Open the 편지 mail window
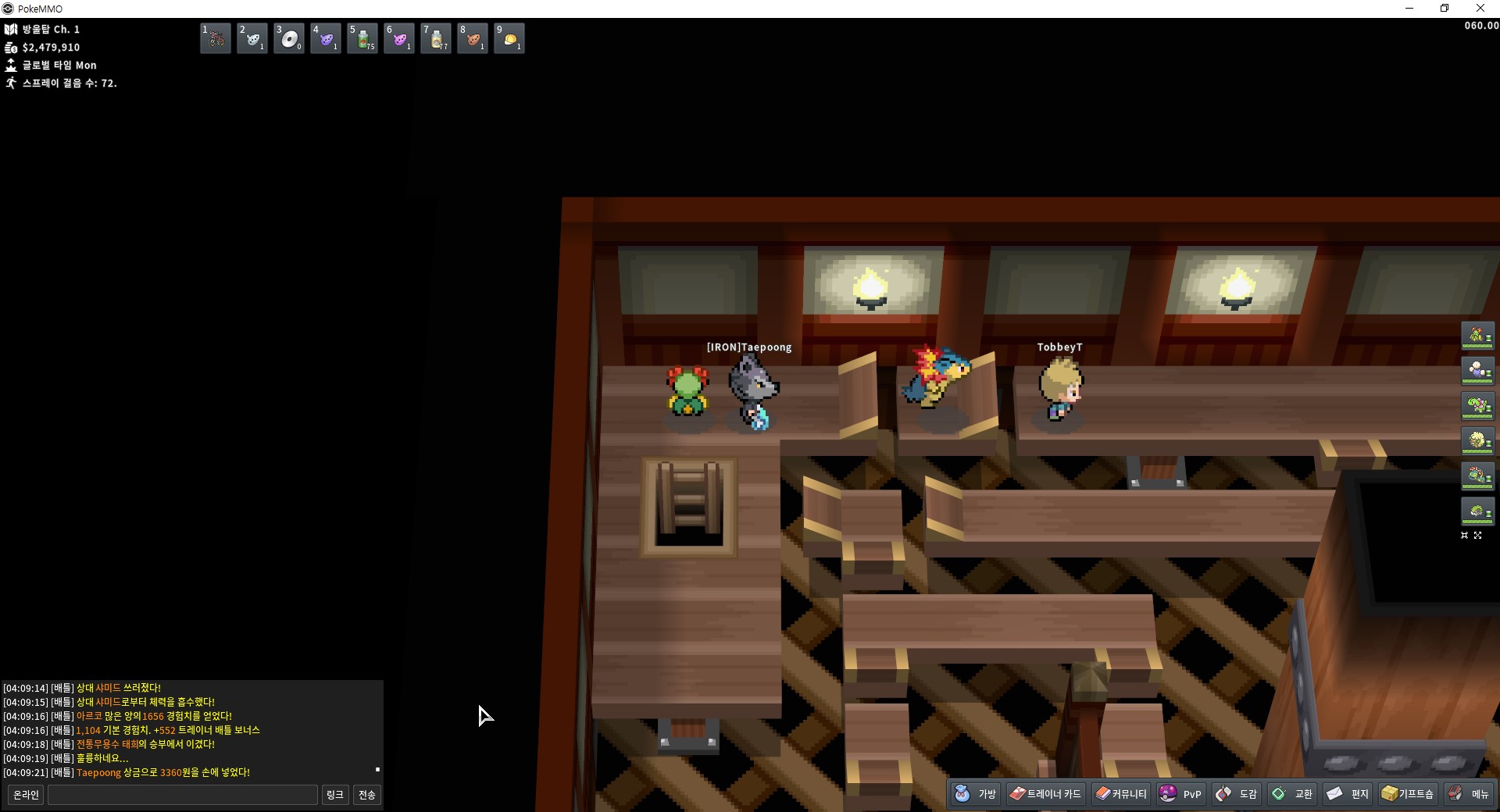 click(x=1348, y=794)
